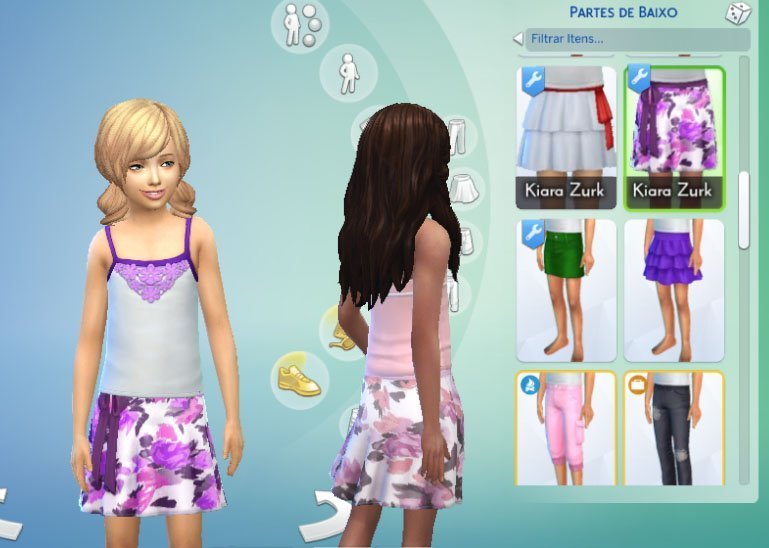Viewport: 769px width, 548px height.
Task: Choose the pink capri pants
Action: [566, 428]
